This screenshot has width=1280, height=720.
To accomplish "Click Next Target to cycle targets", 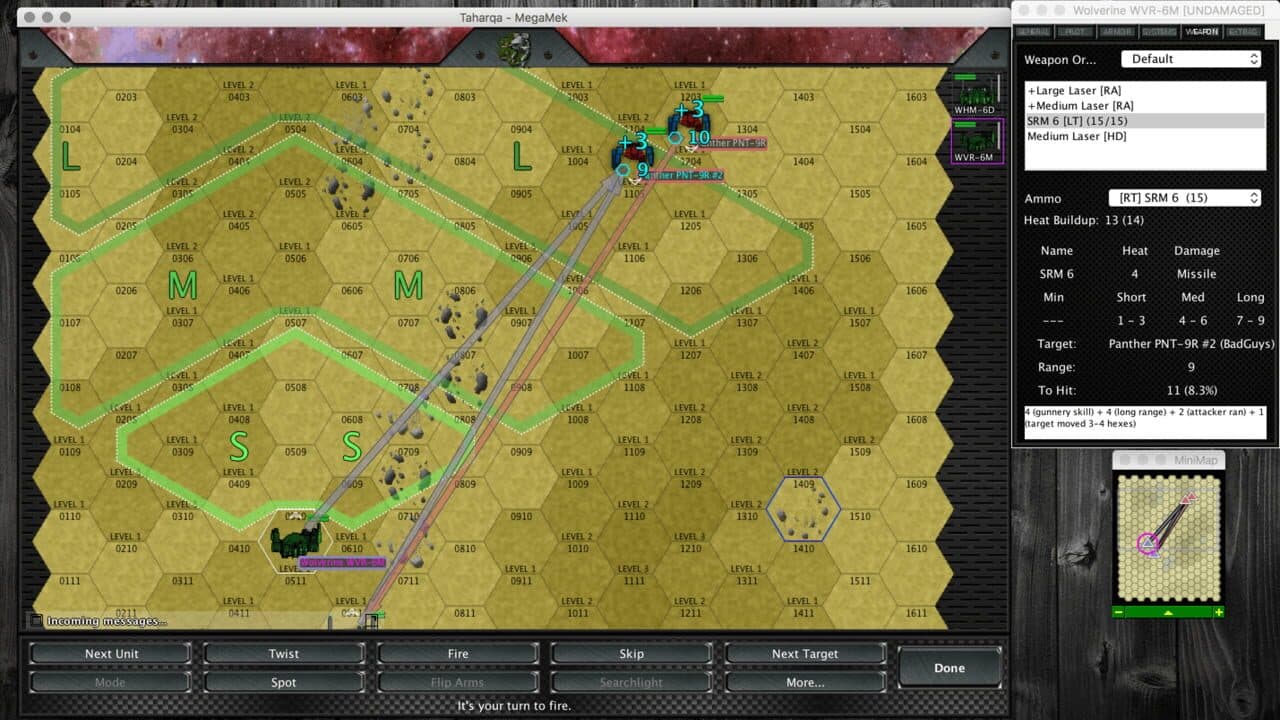I will pos(805,653).
